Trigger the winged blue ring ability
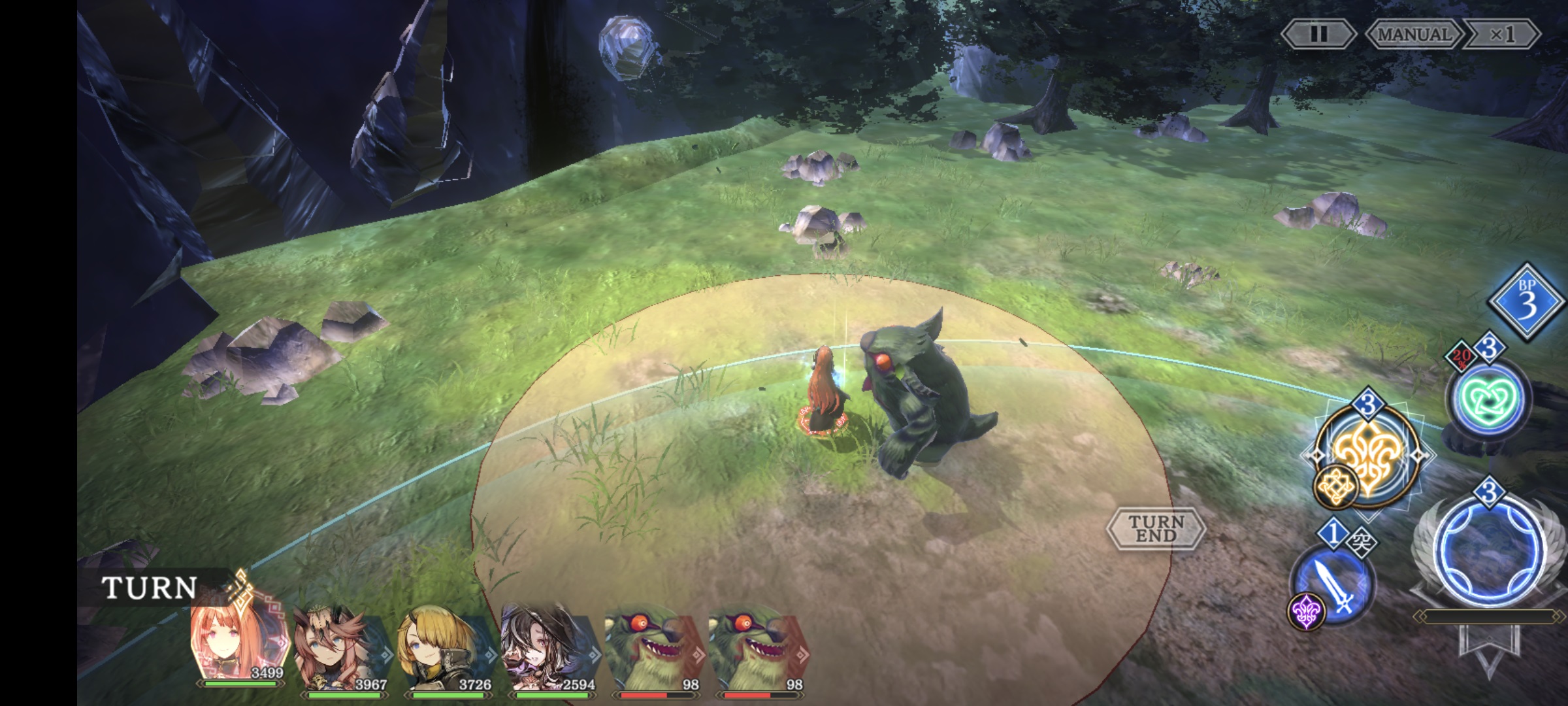 [x=1490, y=552]
